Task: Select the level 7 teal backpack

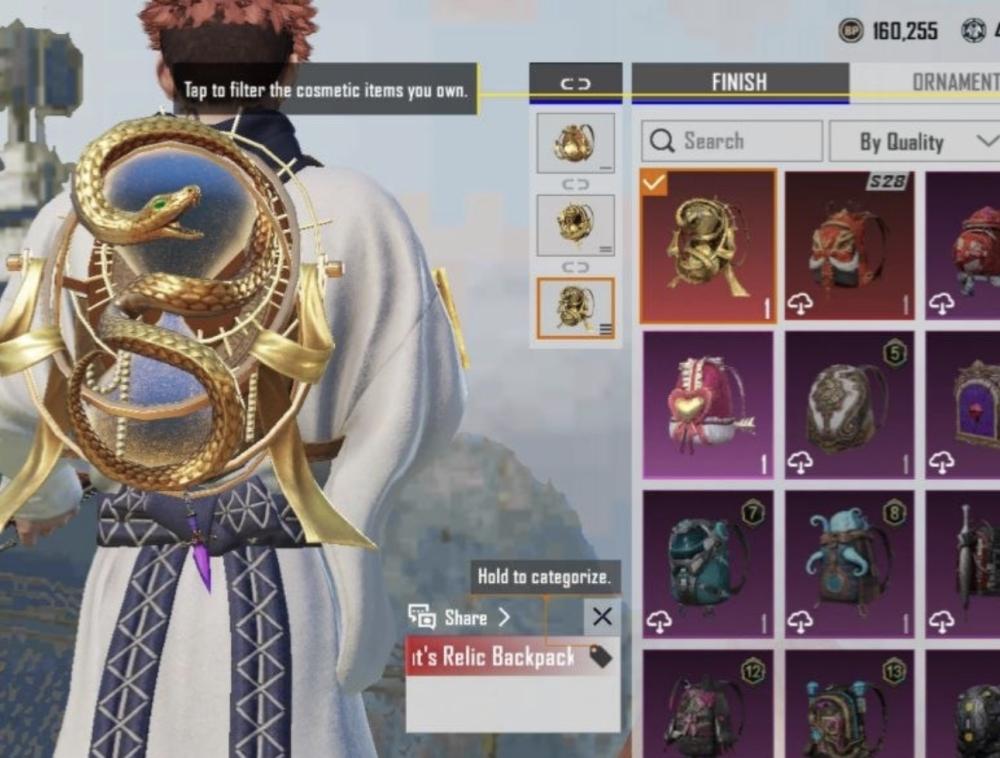Action: pos(708,563)
